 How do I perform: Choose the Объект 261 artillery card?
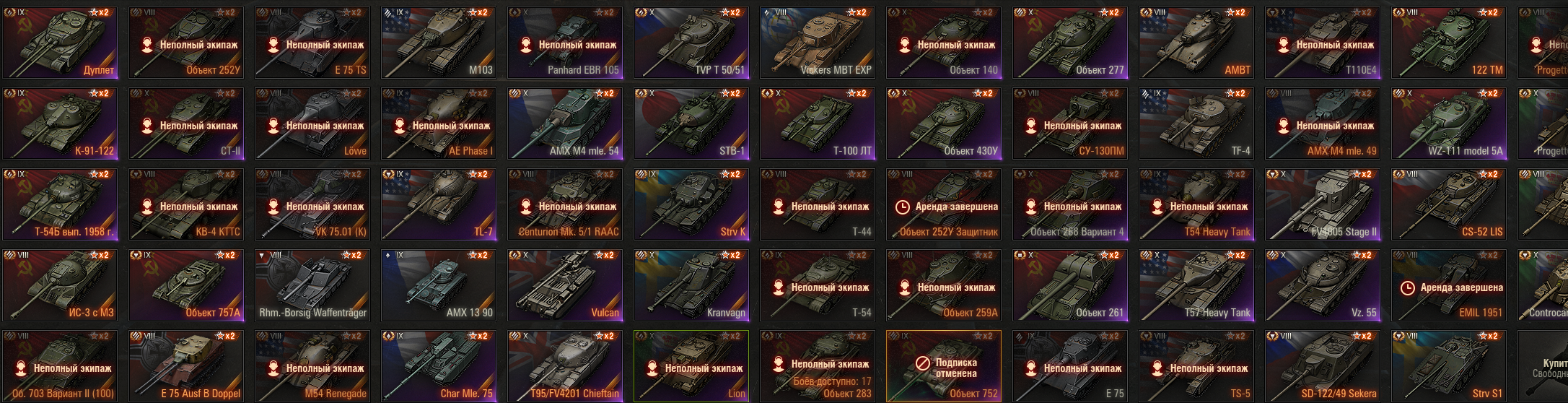1070,285
